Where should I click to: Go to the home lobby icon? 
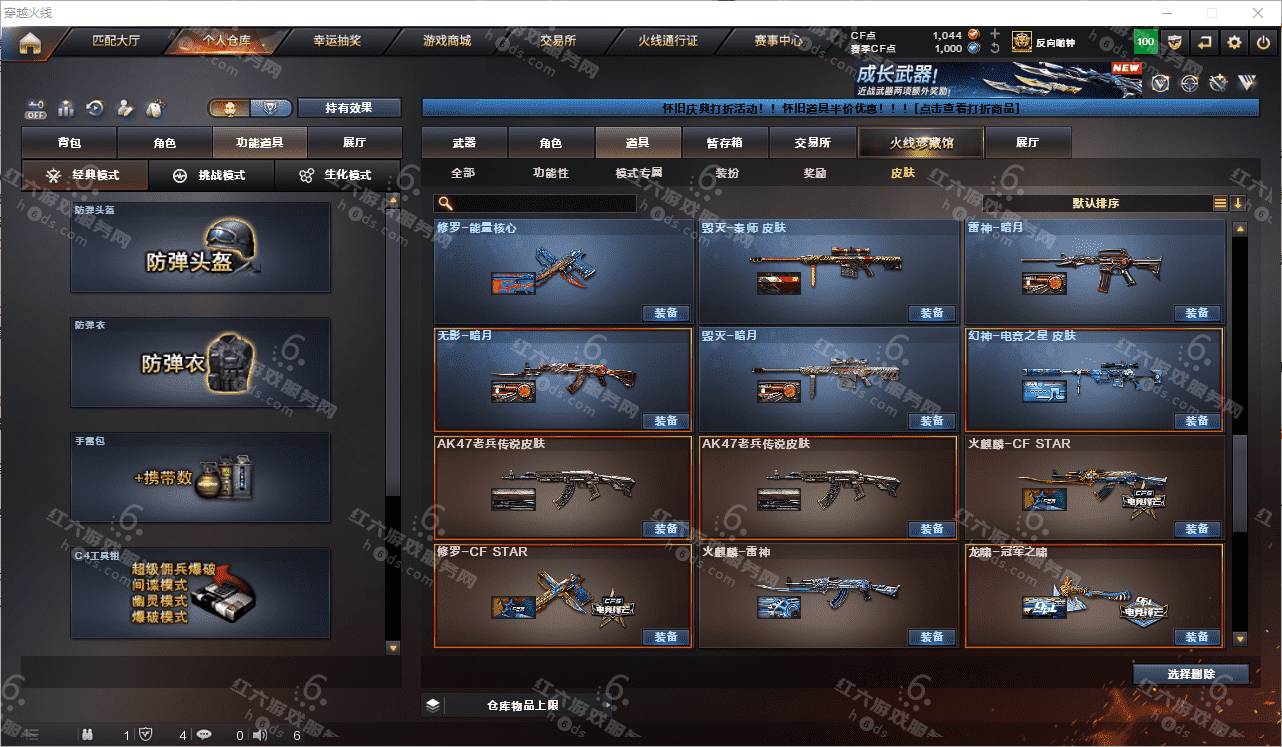click(30, 43)
